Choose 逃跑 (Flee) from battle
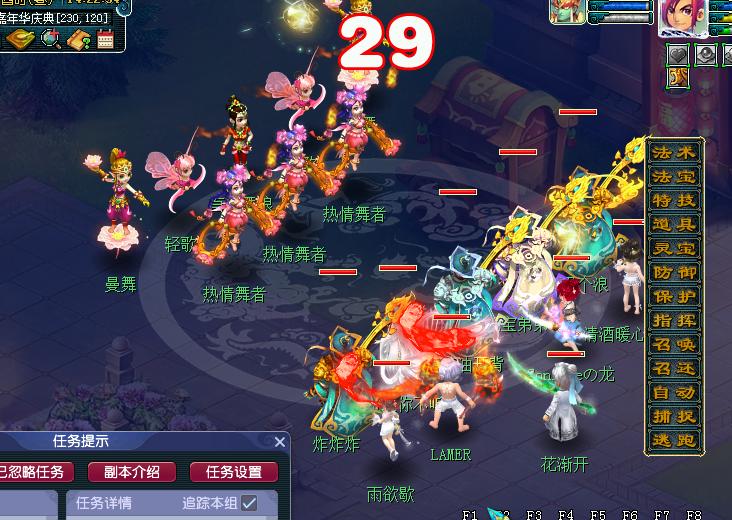 pyautogui.click(x=673, y=440)
